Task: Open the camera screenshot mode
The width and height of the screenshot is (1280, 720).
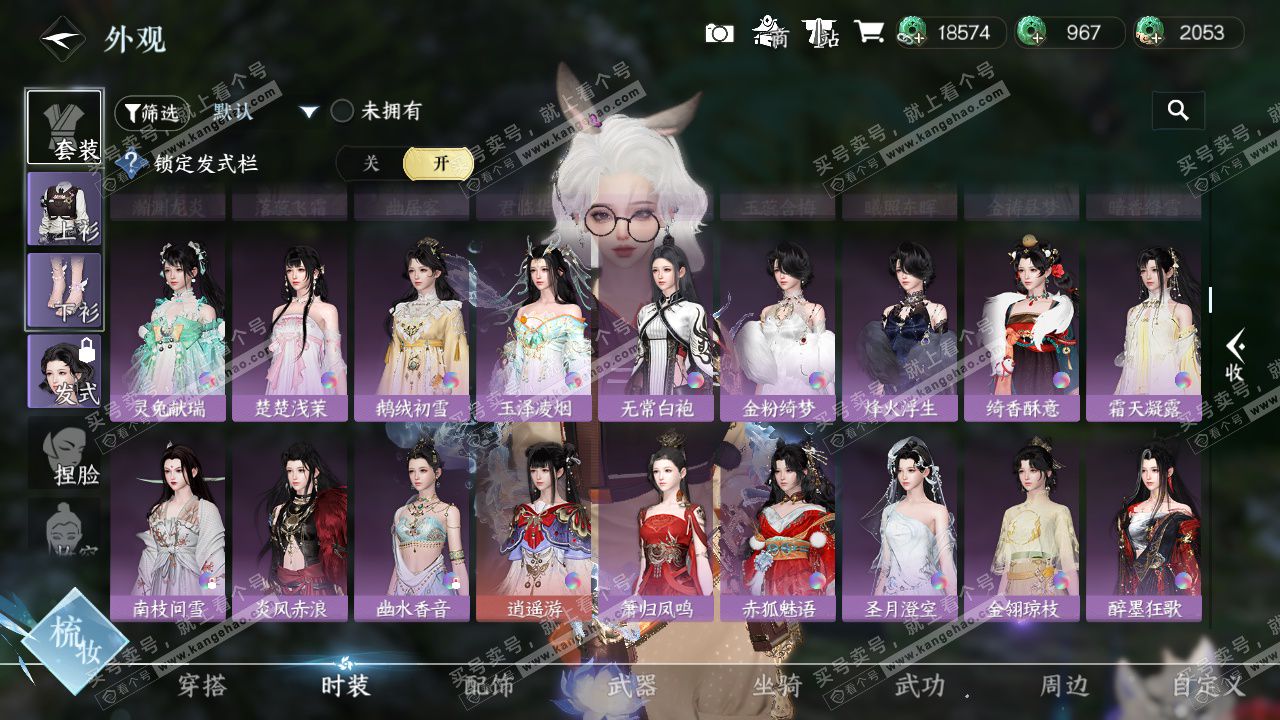Action: pos(719,33)
